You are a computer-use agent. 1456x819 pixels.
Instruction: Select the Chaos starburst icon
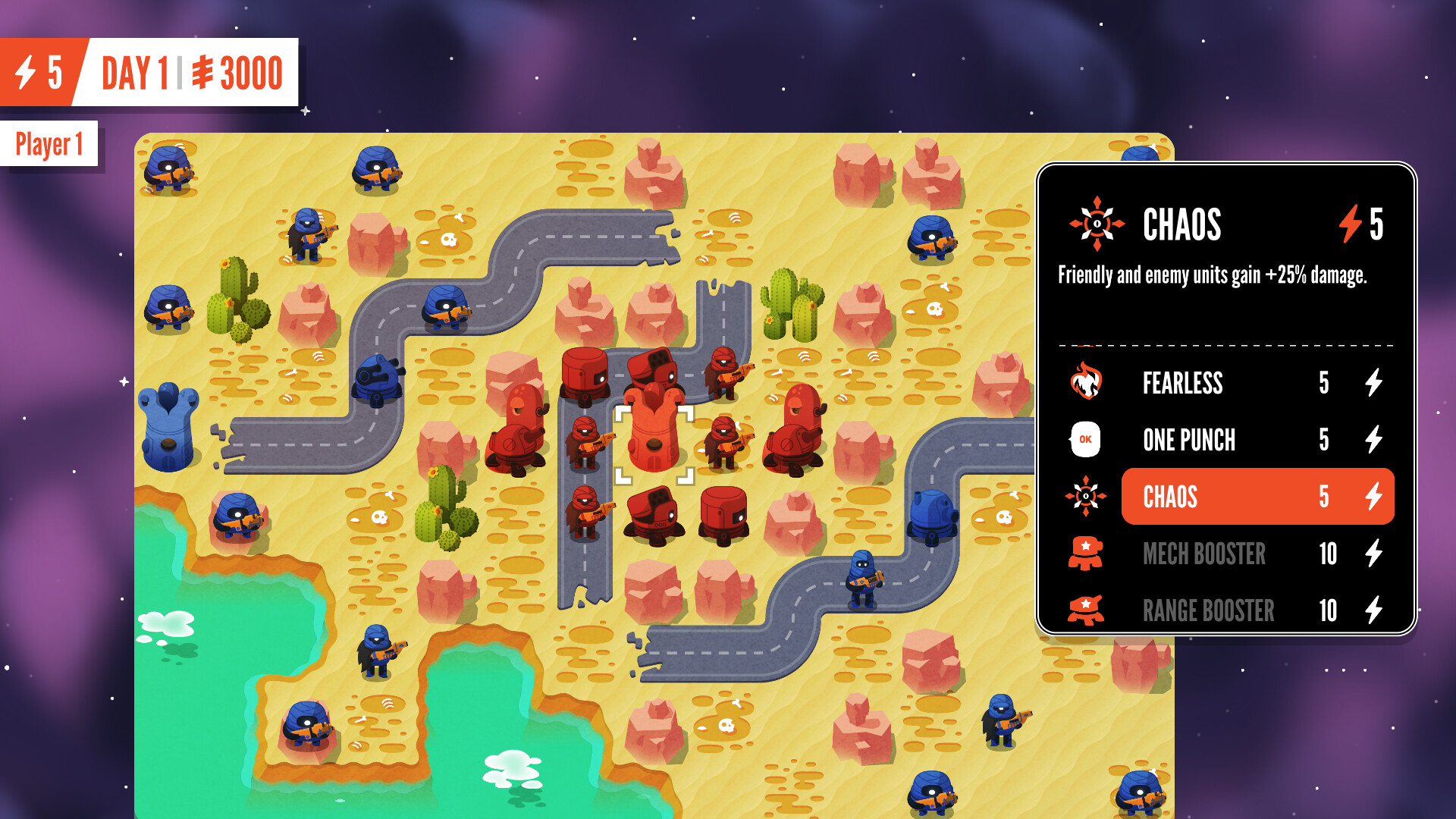coord(1087,497)
